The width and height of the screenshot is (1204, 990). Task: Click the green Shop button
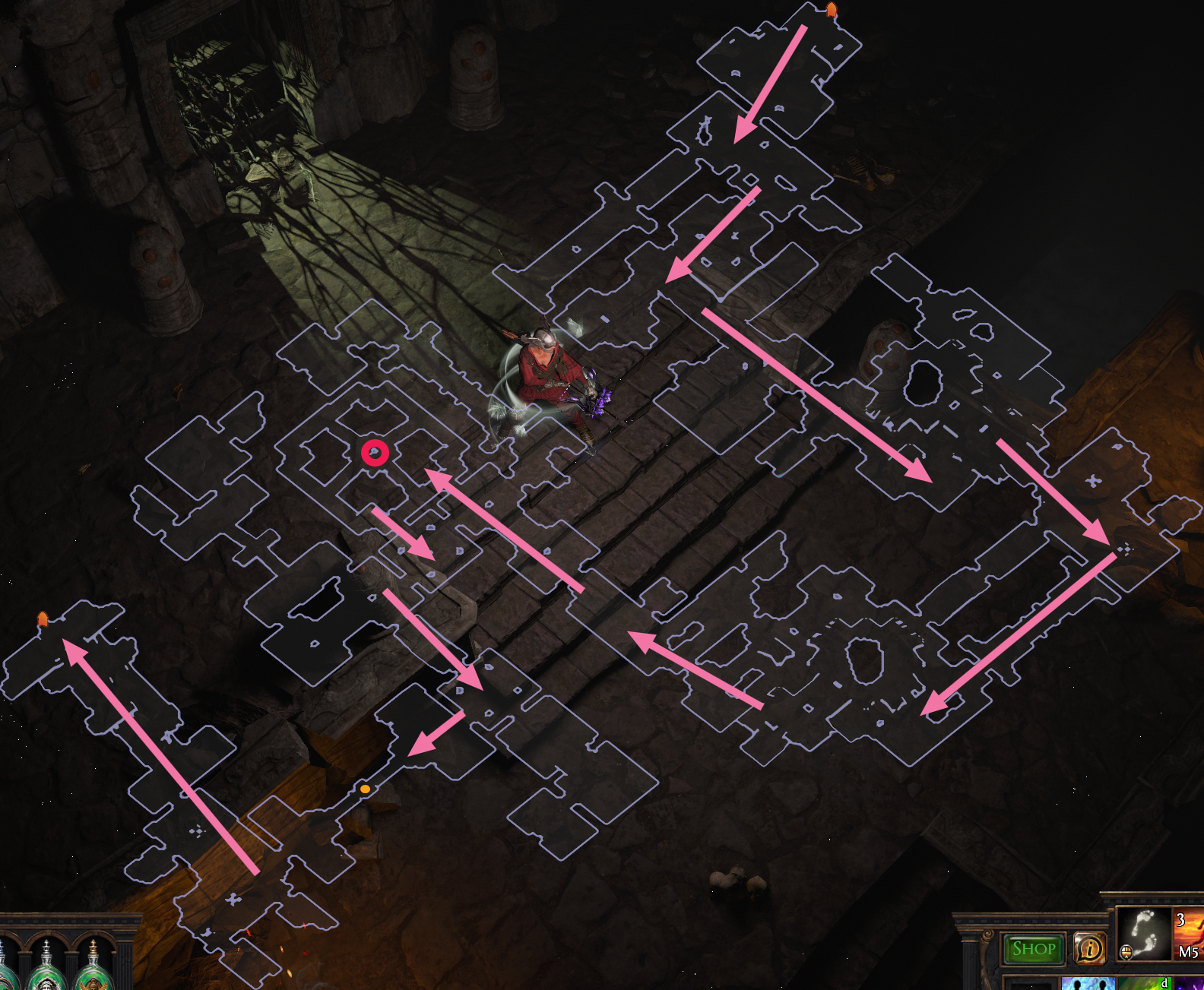pyautogui.click(x=1034, y=947)
